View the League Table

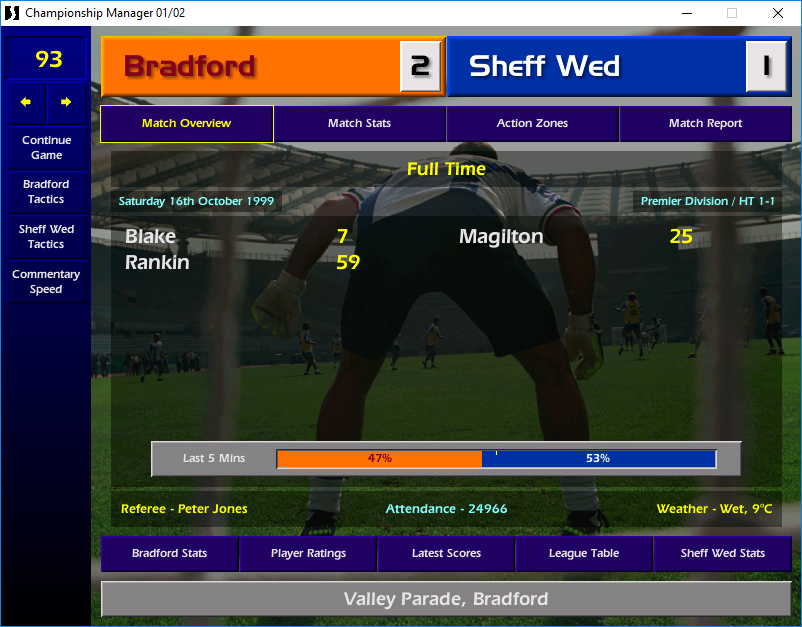584,554
